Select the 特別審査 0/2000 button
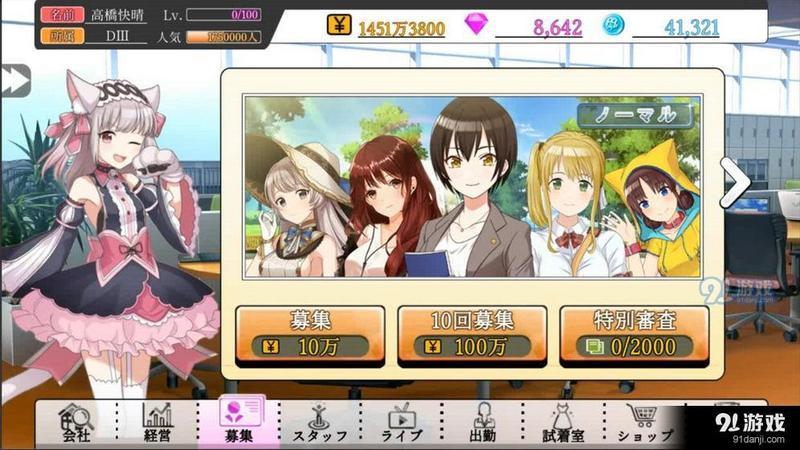 (x=634, y=333)
